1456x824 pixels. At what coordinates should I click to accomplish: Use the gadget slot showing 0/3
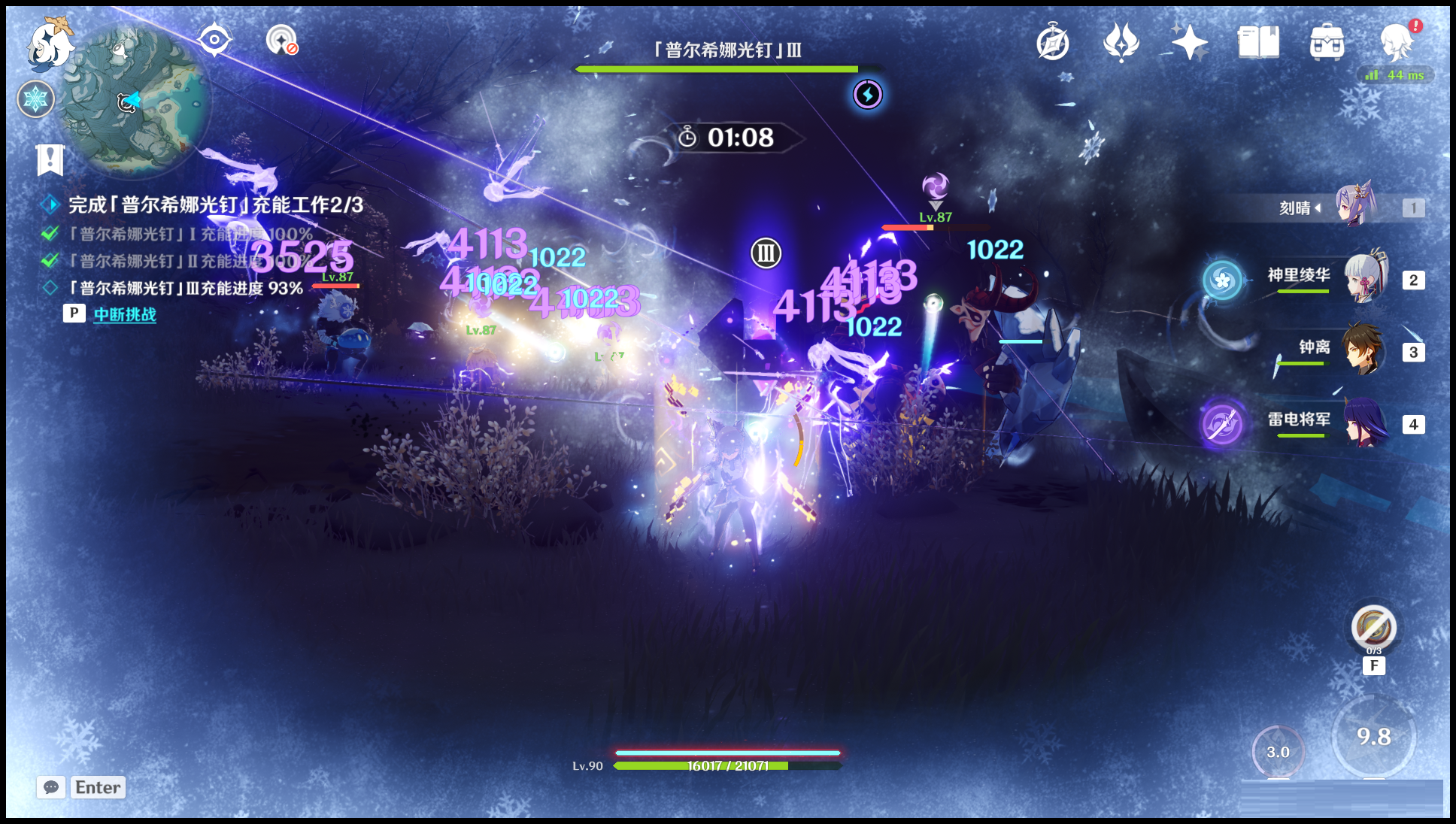[1373, 628]
